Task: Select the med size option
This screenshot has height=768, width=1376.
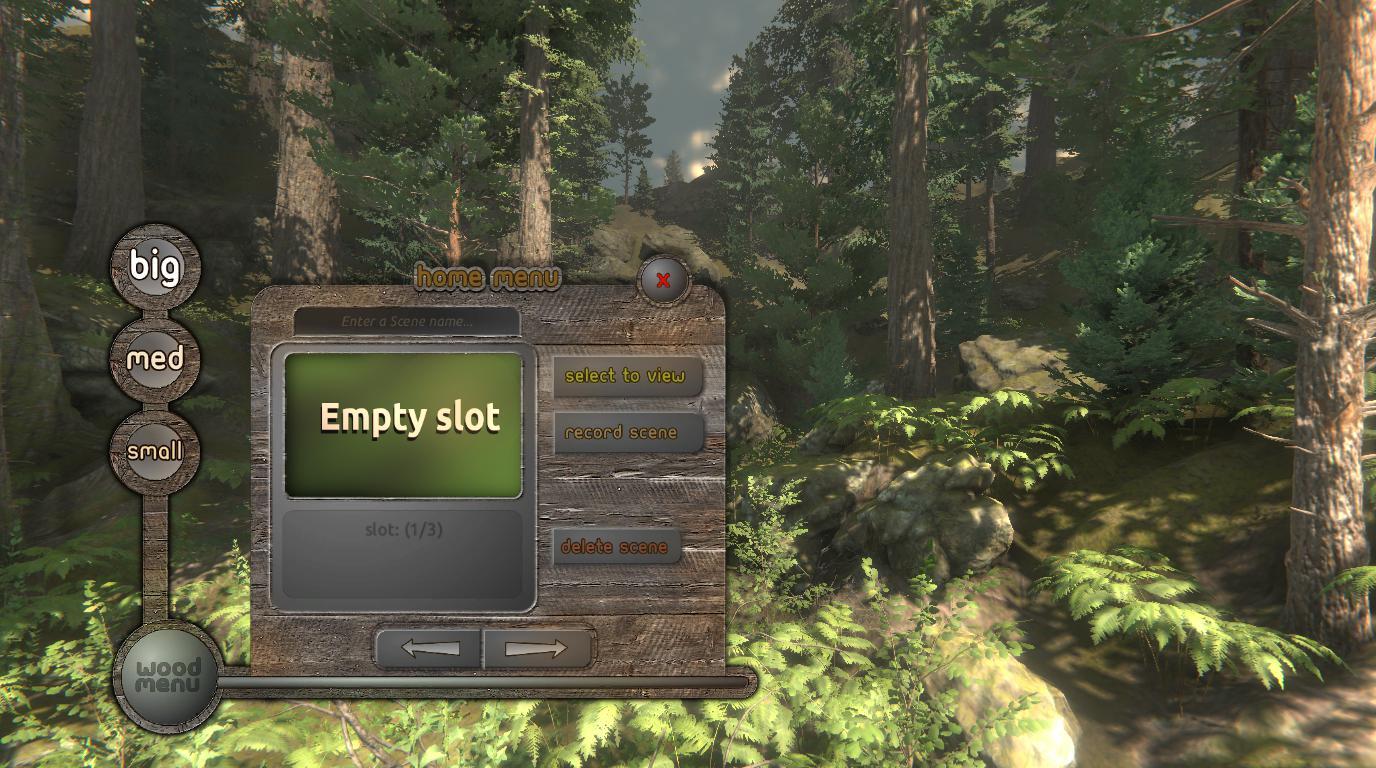Action: tap(154, 359)
